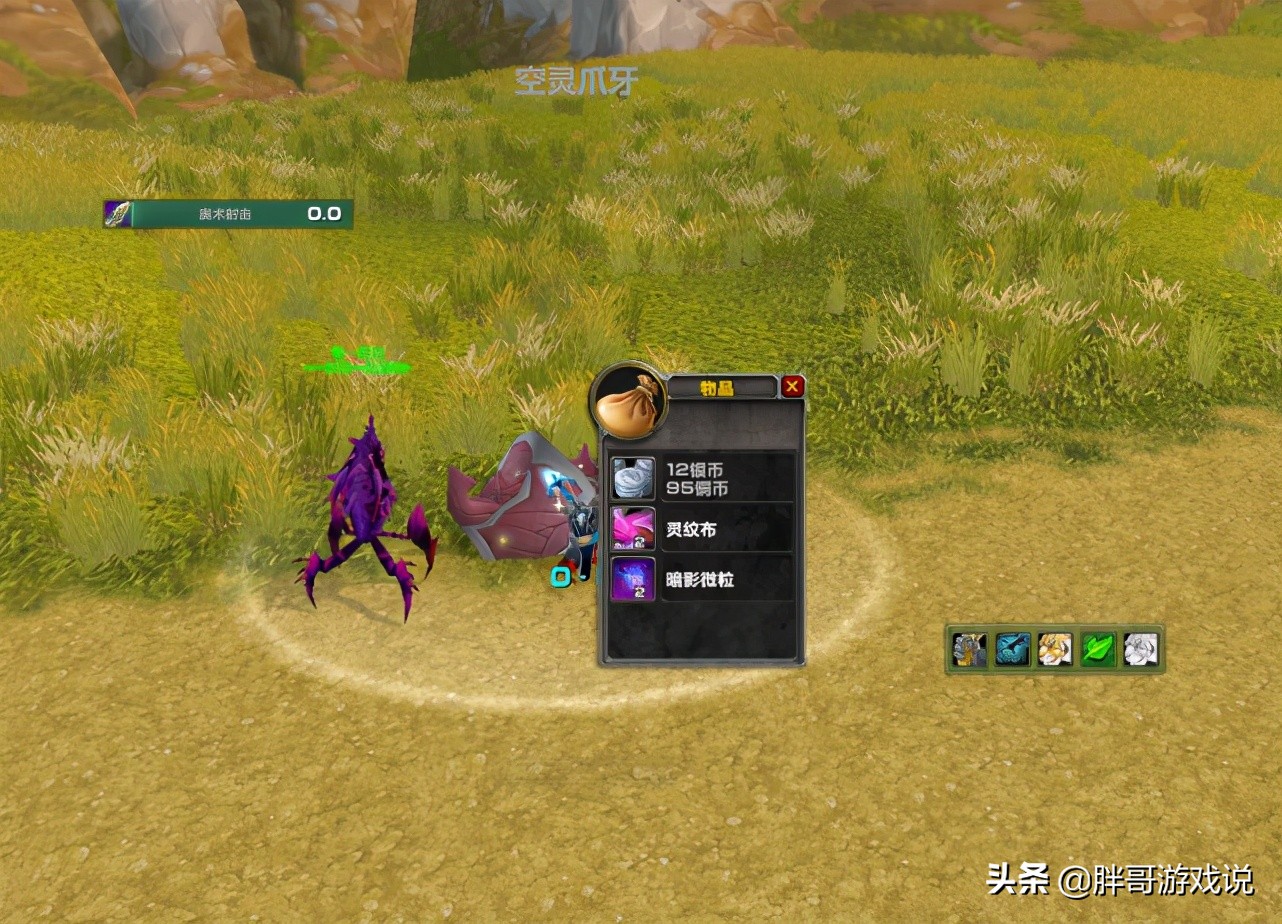Click the golden claw ability in the hotbar center
Viewport: 1282px width, 924px height.
[1053, 648]
